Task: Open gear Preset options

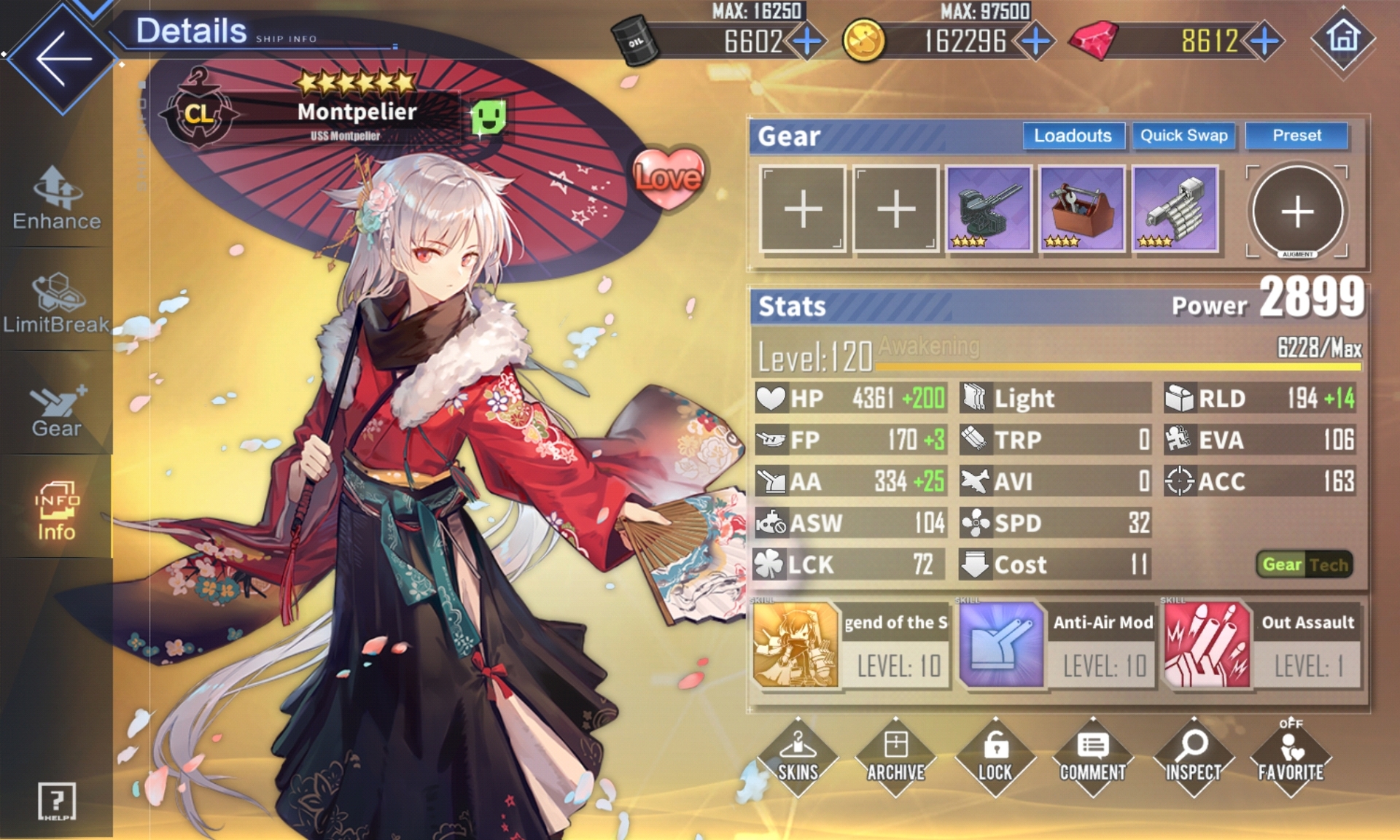Action: pyautogui.click(x=1296, y=136)
